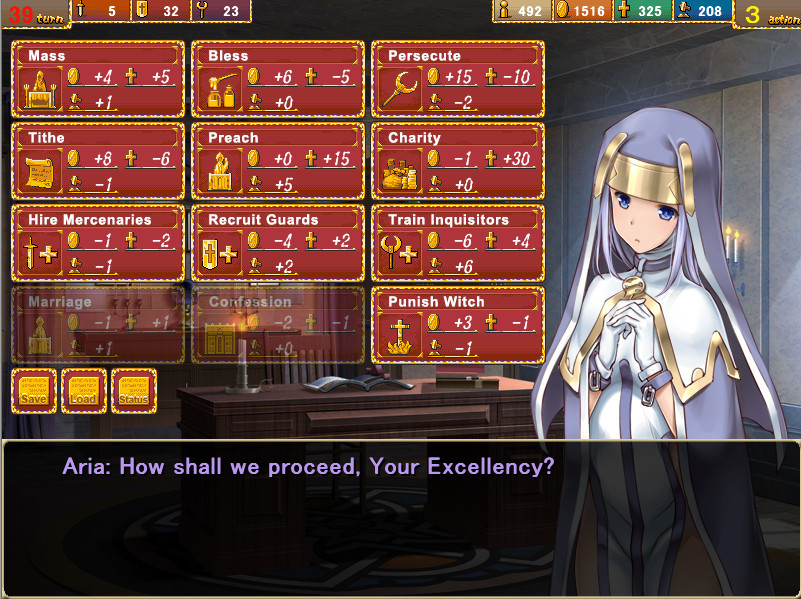Choose the Preach action

coord(278,161)
